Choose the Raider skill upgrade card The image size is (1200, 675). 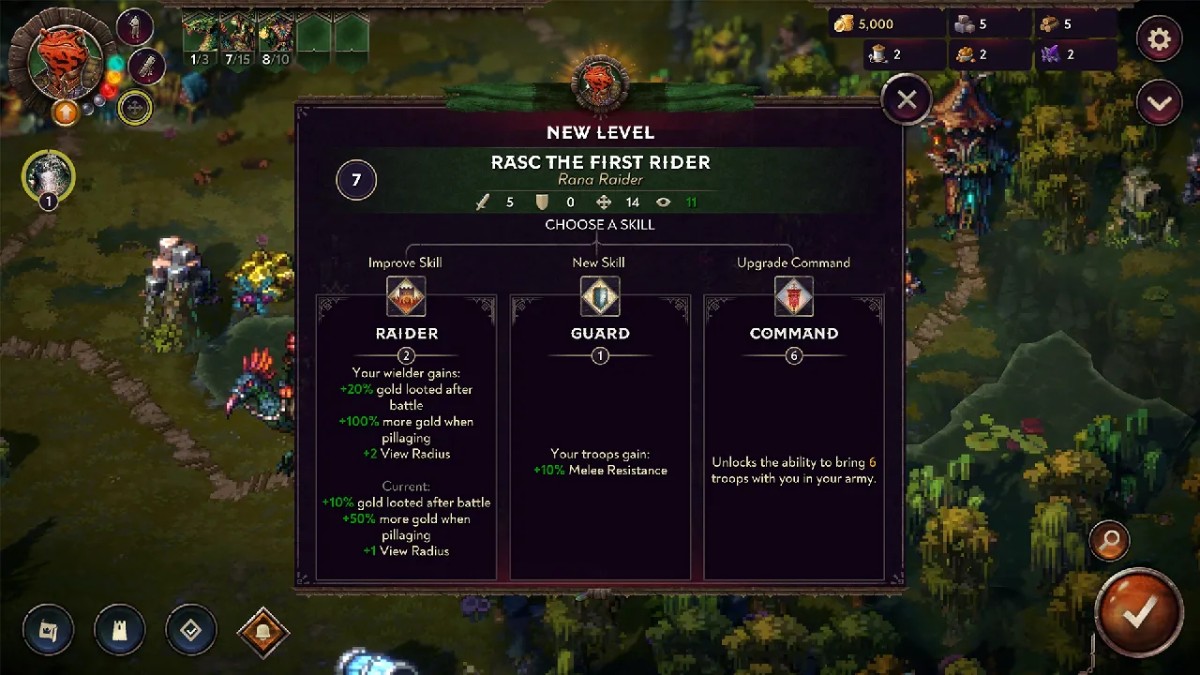(x=406, y=437)
